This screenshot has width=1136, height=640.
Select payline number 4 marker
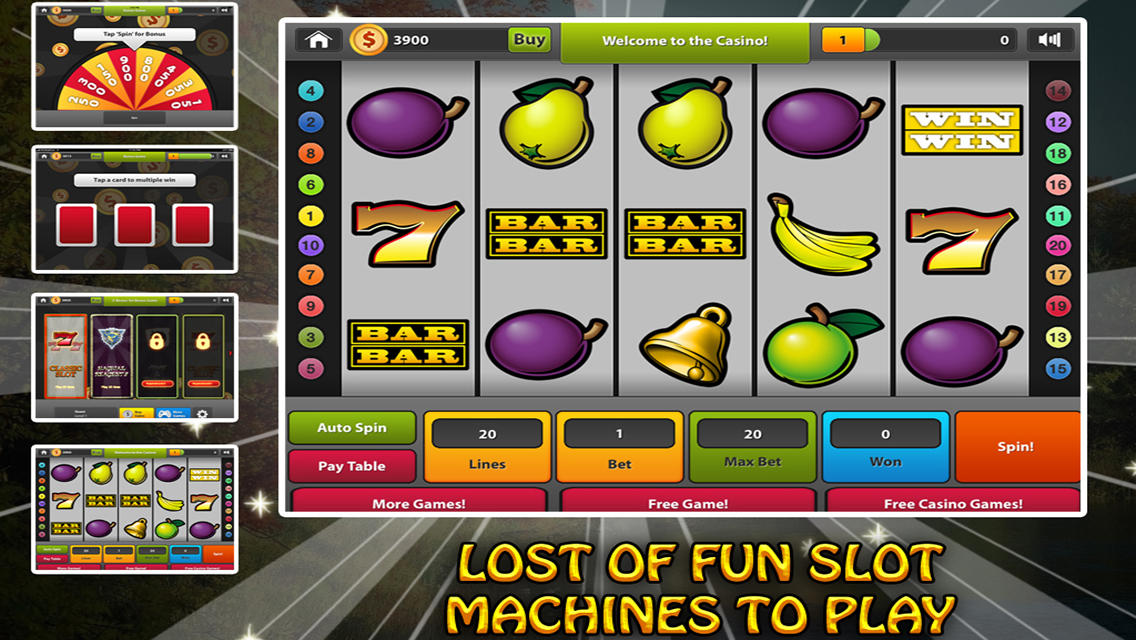point(311,91)
